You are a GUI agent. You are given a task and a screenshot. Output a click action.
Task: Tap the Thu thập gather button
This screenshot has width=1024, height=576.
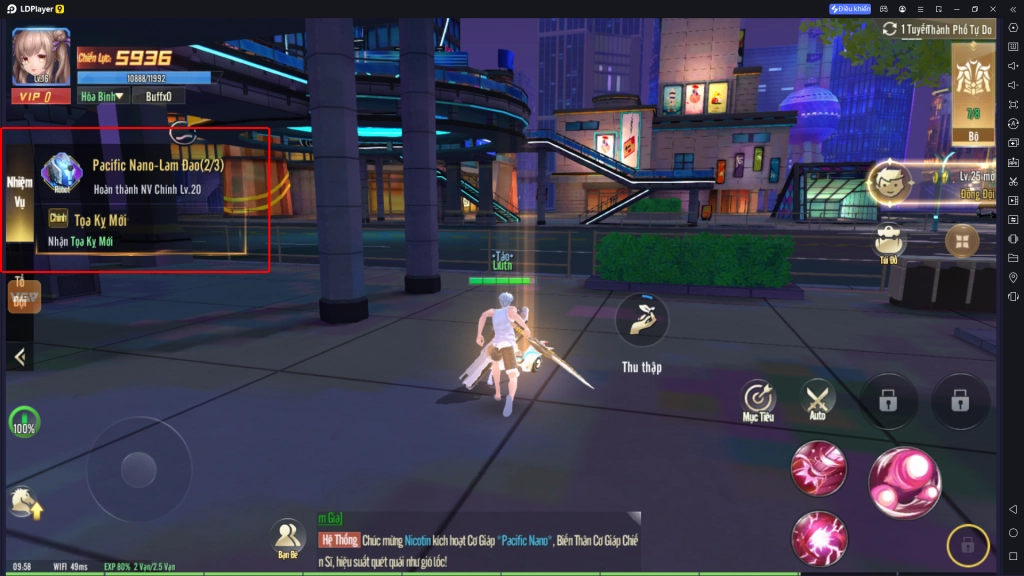pyautogui.click(x=641, y=321)
